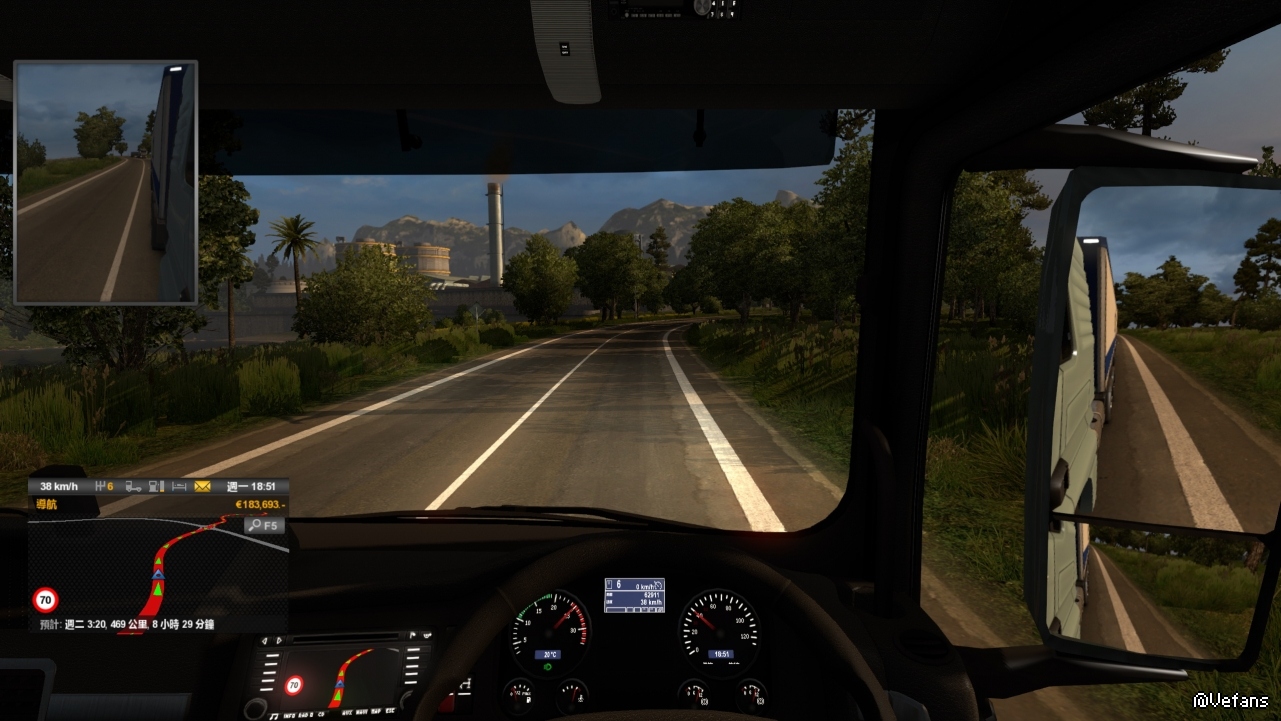
Task: Open the yellow mail envelope icon
Action: click(x=203, y=487)
